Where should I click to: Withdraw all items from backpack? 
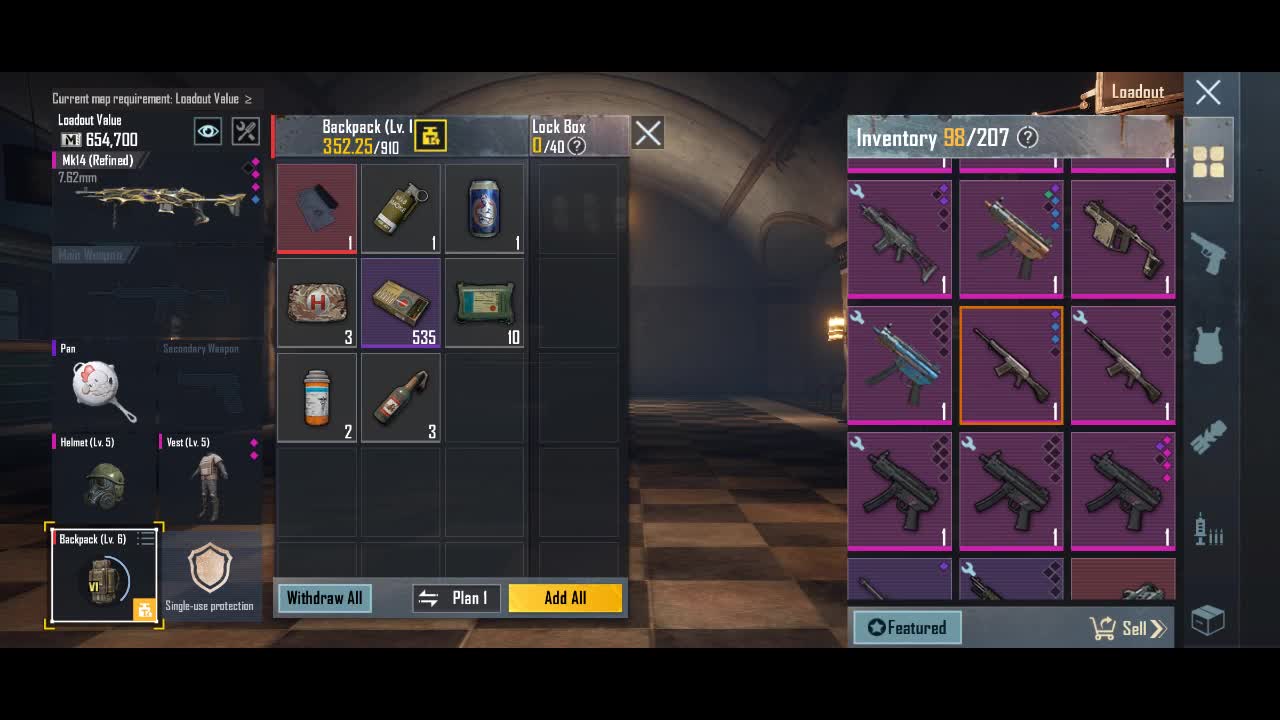pos(324,598)
